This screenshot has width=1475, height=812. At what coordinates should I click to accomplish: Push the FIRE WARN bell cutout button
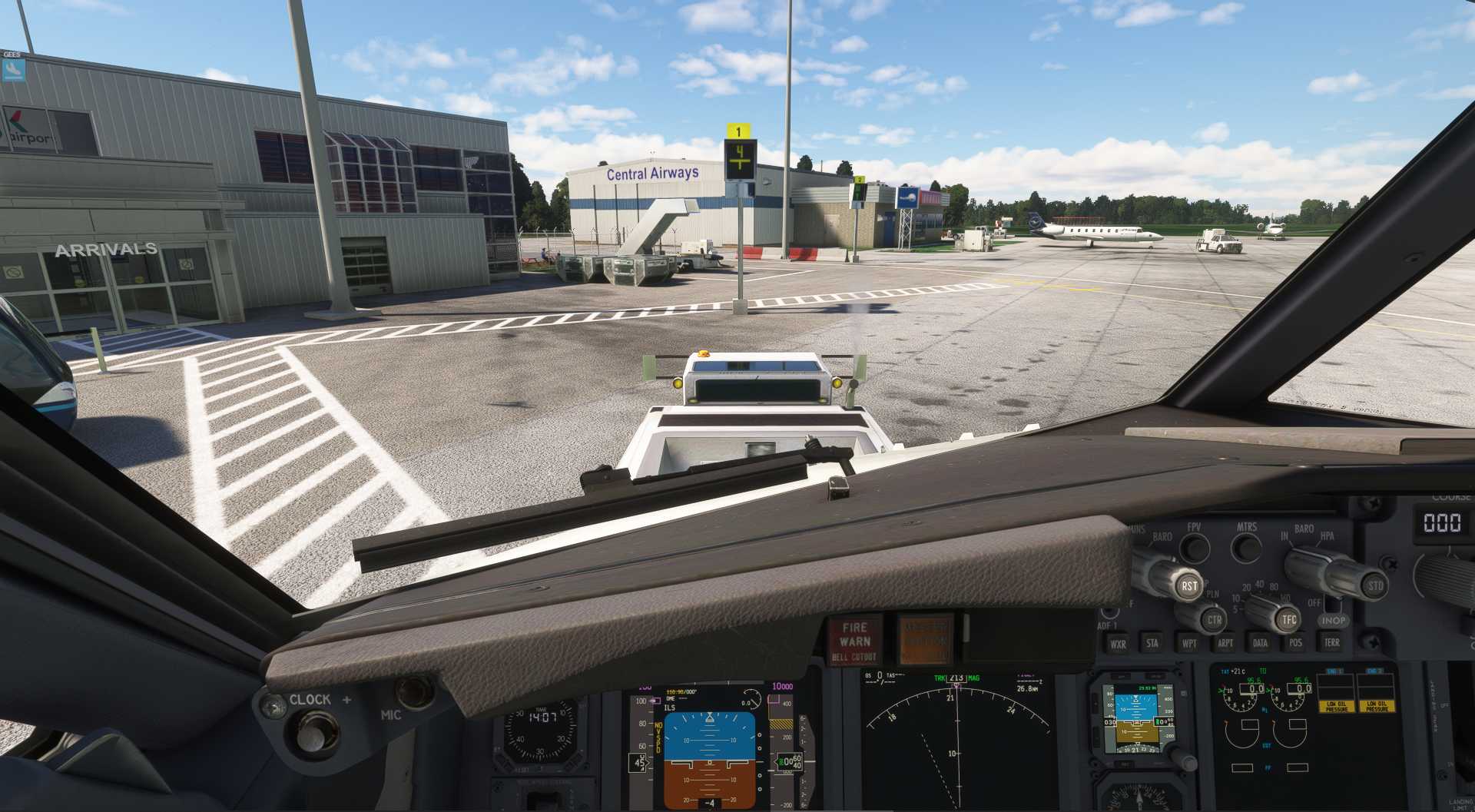854,640
